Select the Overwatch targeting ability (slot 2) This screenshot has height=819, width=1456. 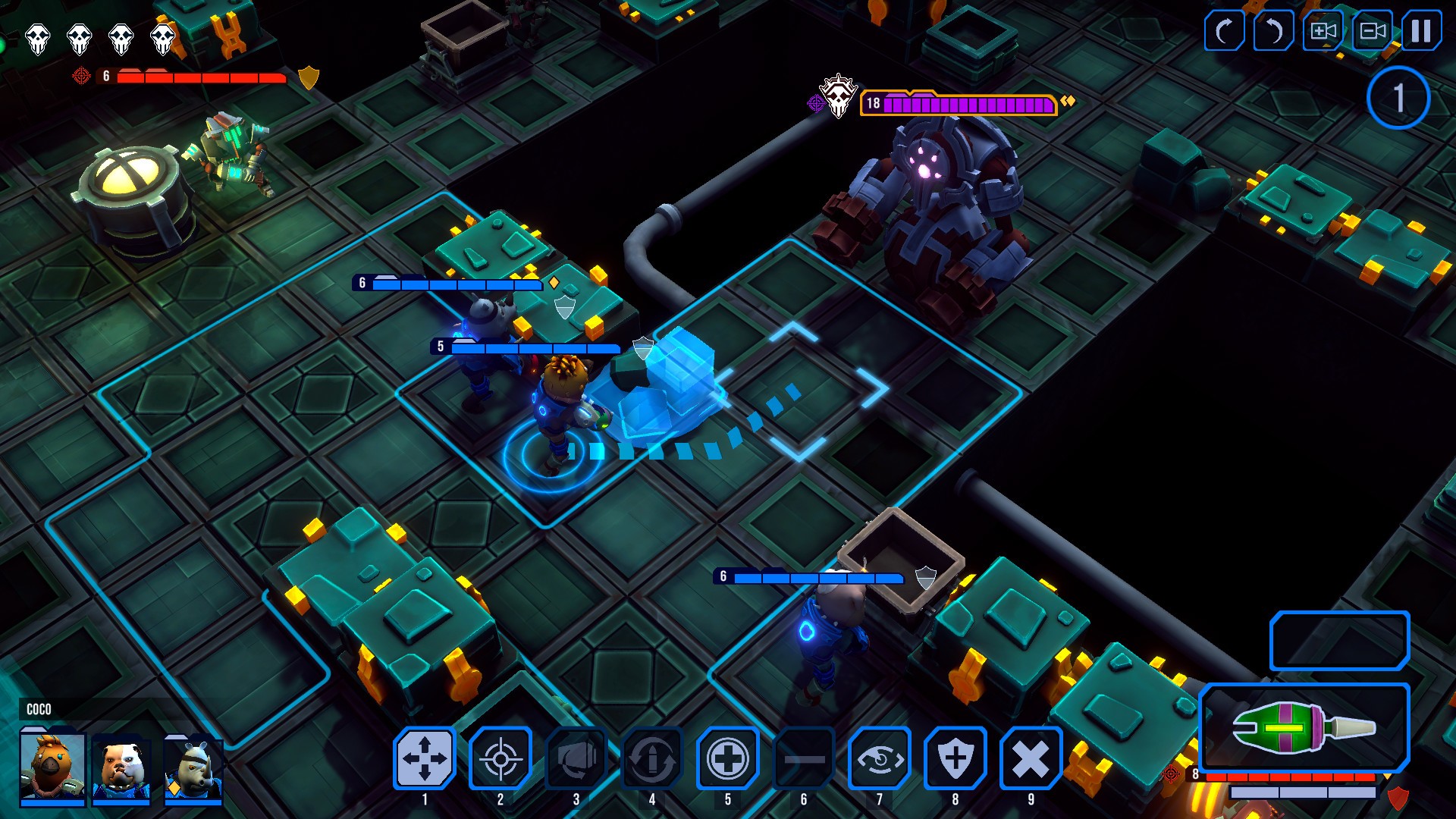[x=500, y=758]
